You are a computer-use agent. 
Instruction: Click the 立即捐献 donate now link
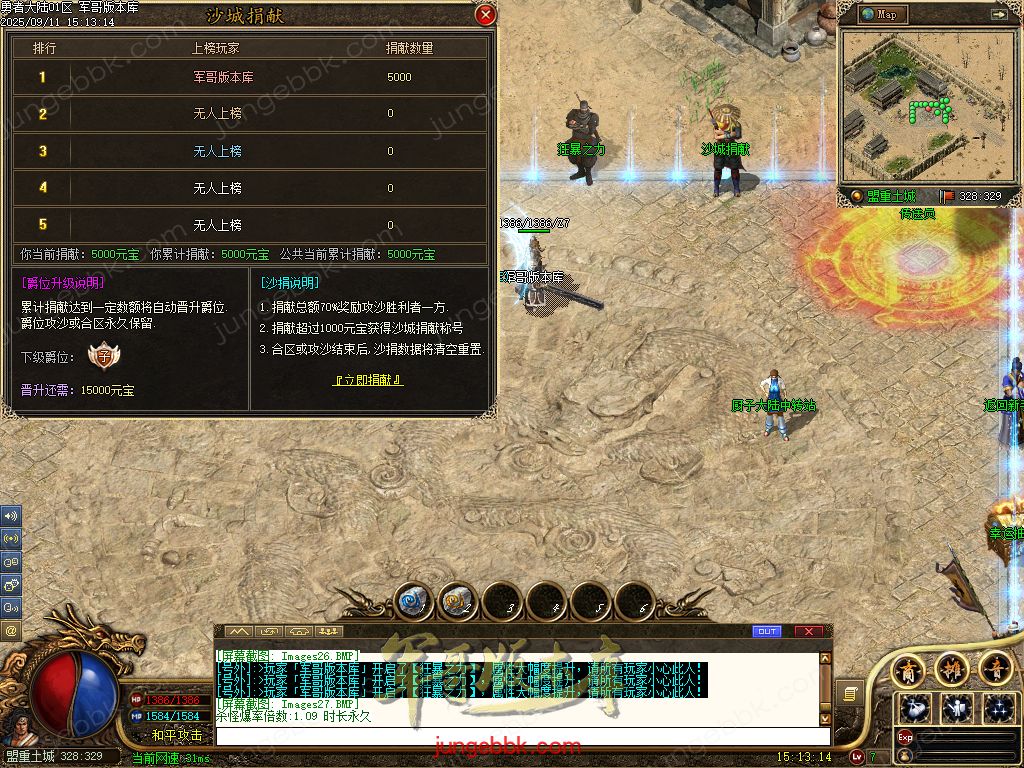[368, 380]
